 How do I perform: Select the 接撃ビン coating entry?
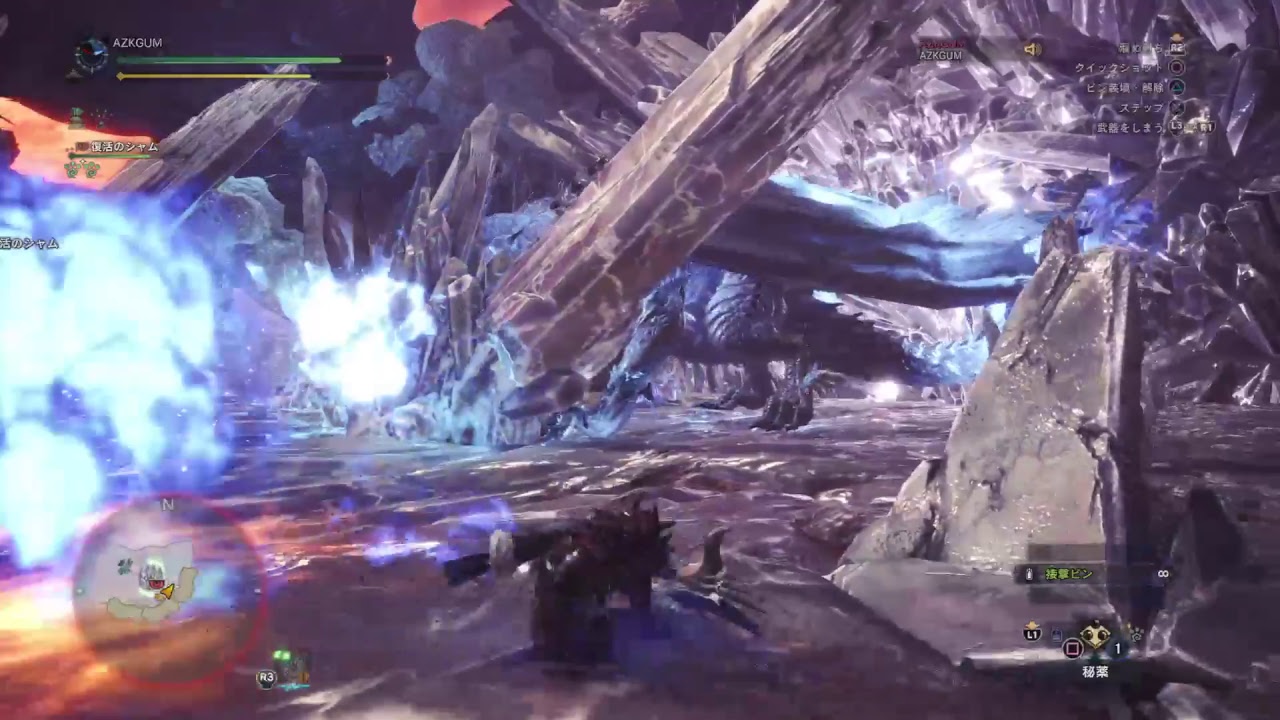click(x=1069, y=574)
